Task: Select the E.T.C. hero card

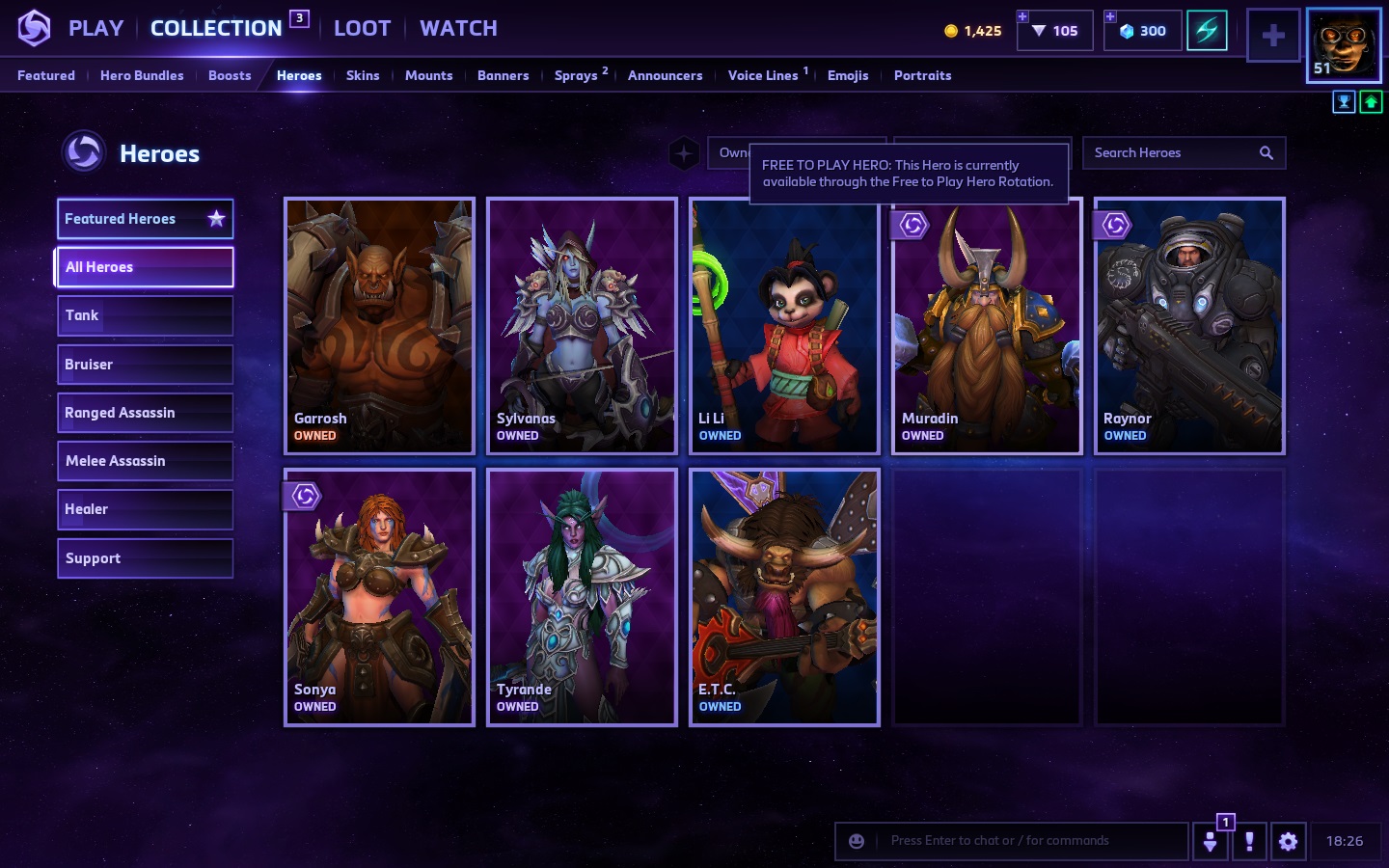Action: point(784,597)
